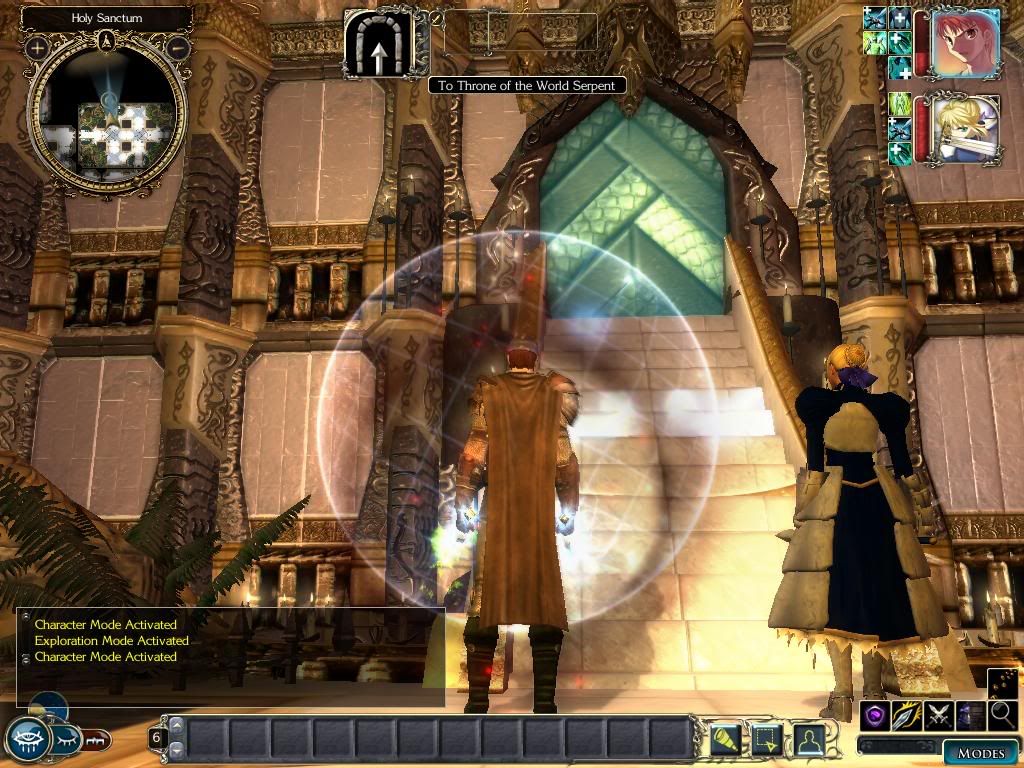1024x768 pixels.
Task: Zoom in the minimap with the plus button
Action: [38, 47]
